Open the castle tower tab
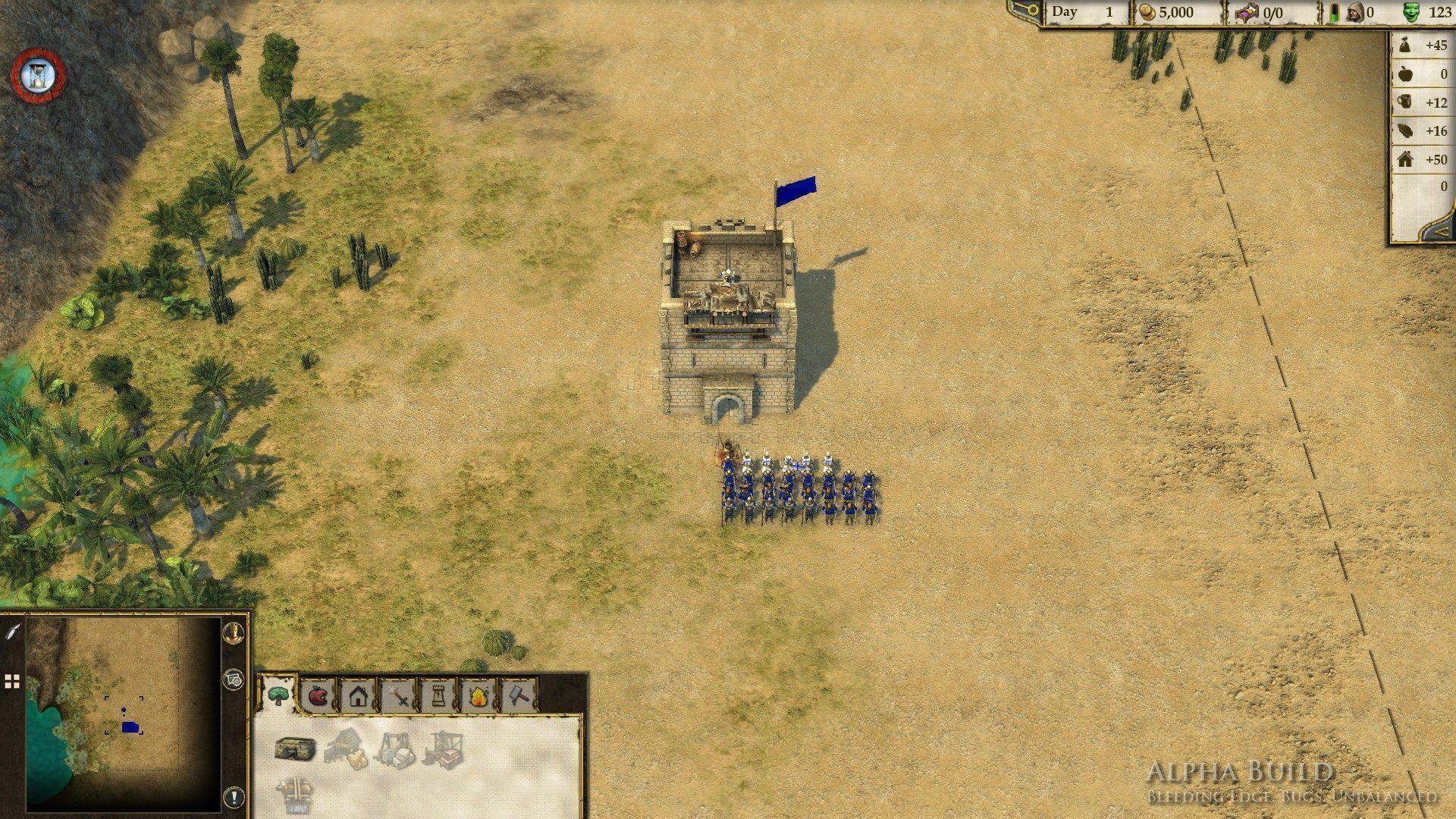The height and width of the screenshot is (819, 1456). click(438, 695)
